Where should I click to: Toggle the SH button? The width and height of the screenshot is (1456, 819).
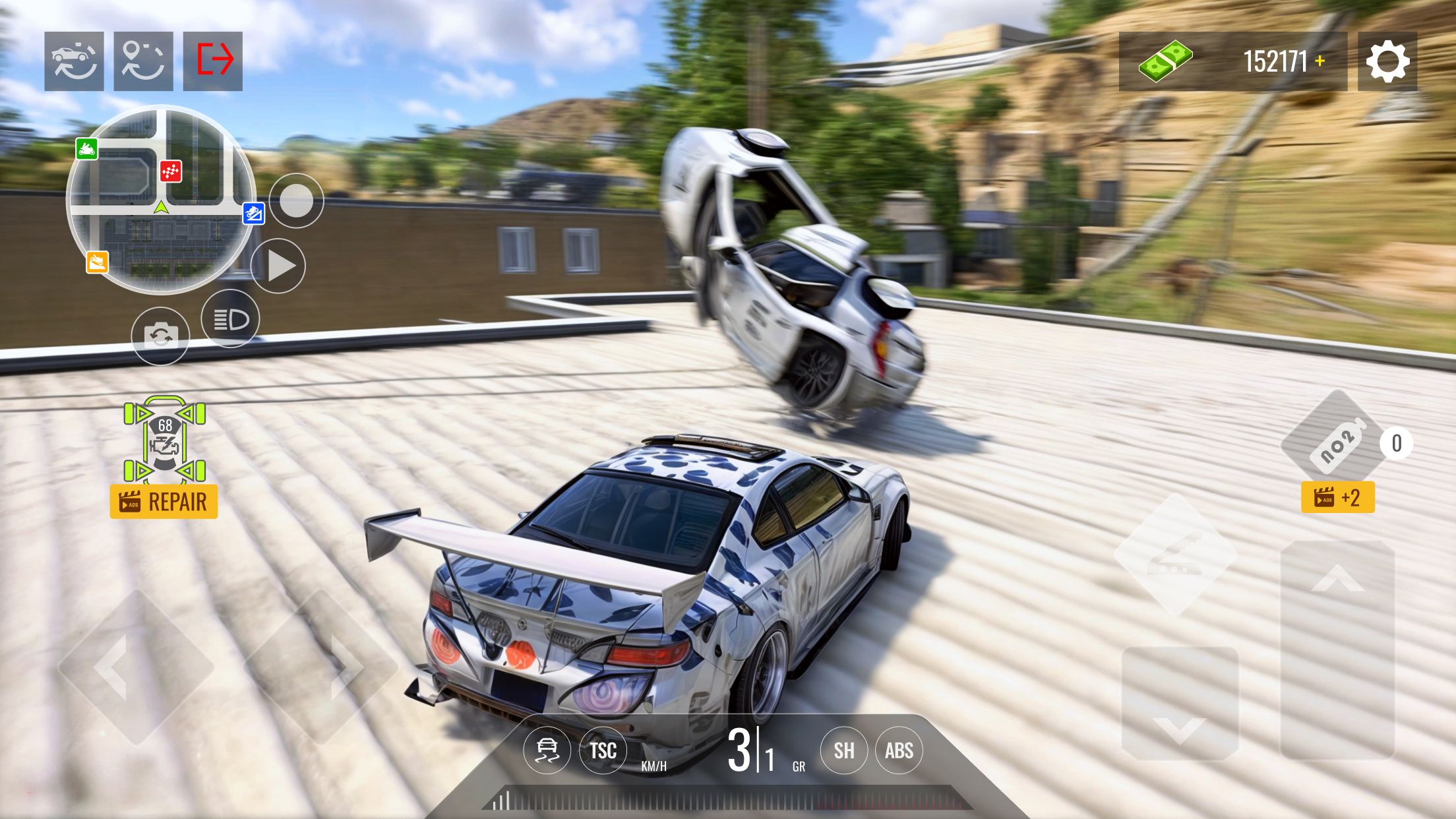[843, 750]
